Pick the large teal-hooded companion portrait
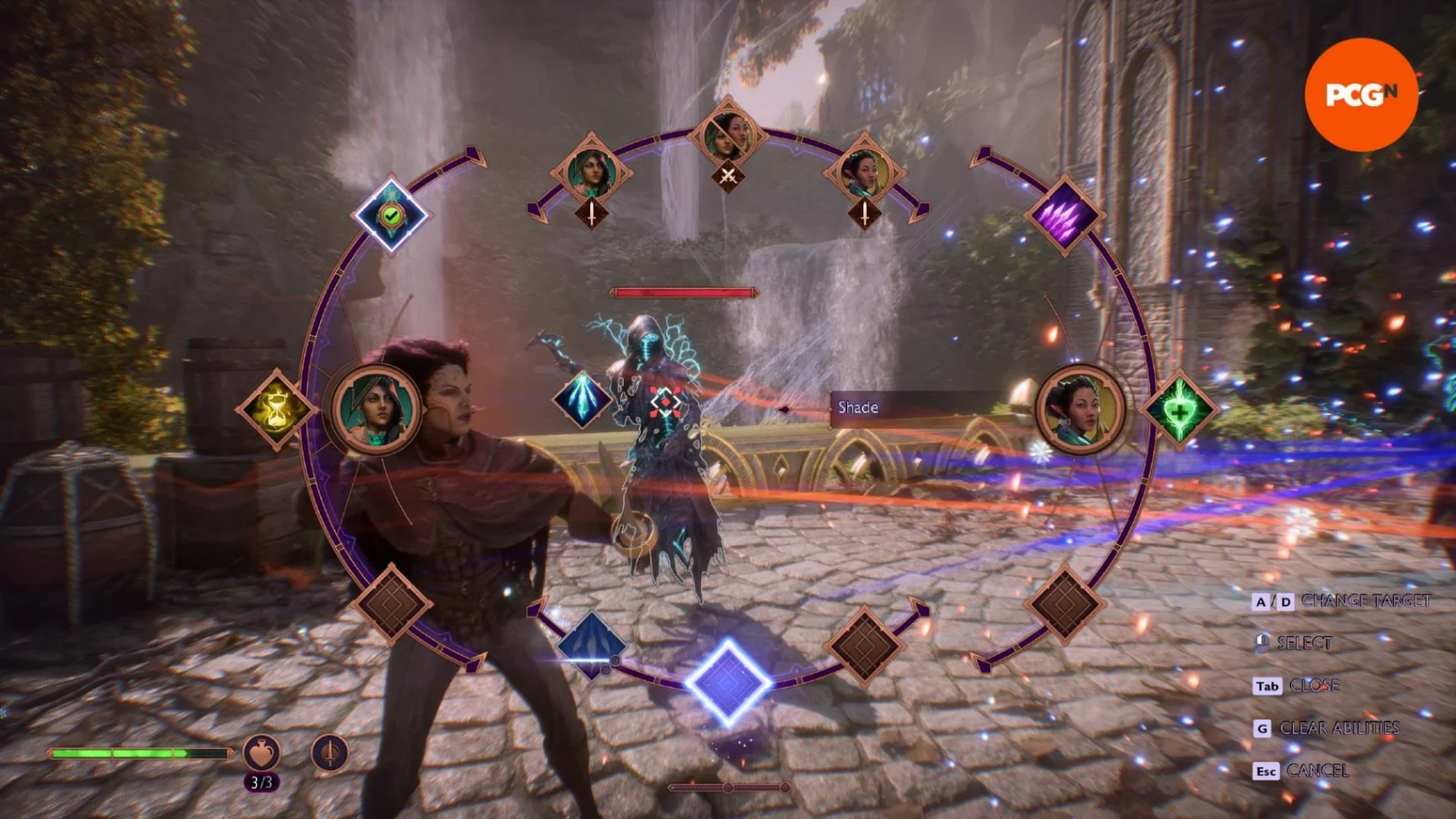1456x819 pixels. 377,409
